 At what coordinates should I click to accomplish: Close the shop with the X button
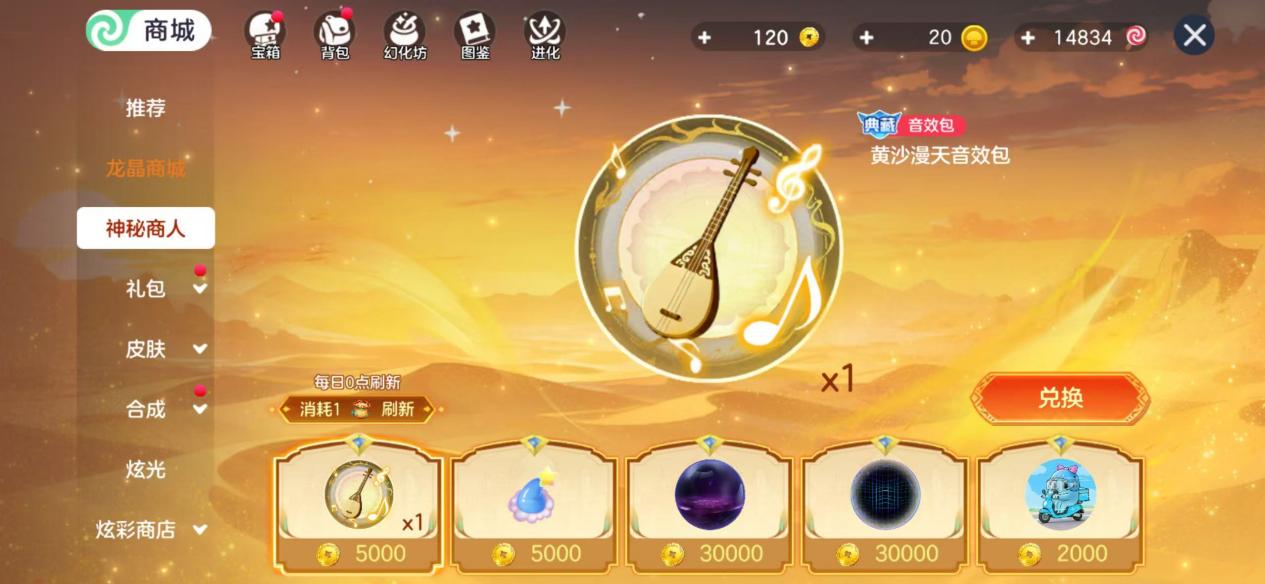click(x=1194, y=36)
